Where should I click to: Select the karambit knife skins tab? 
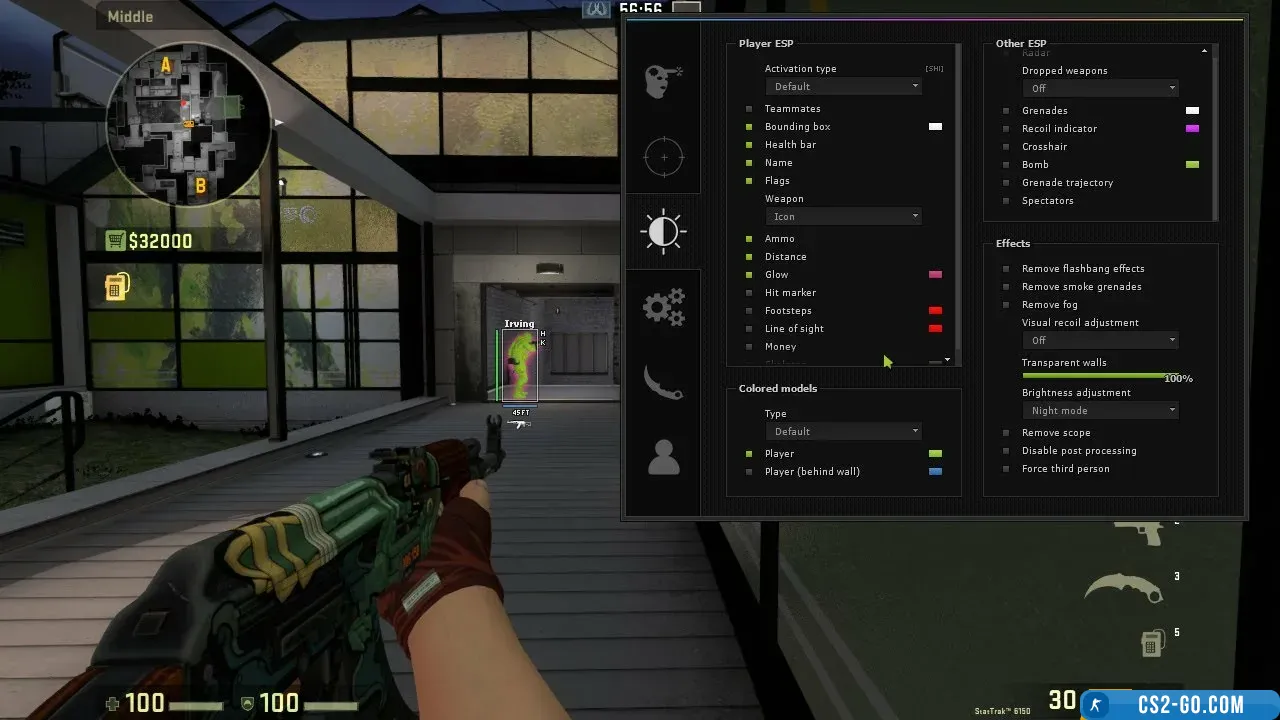click(x=662, y=383)
